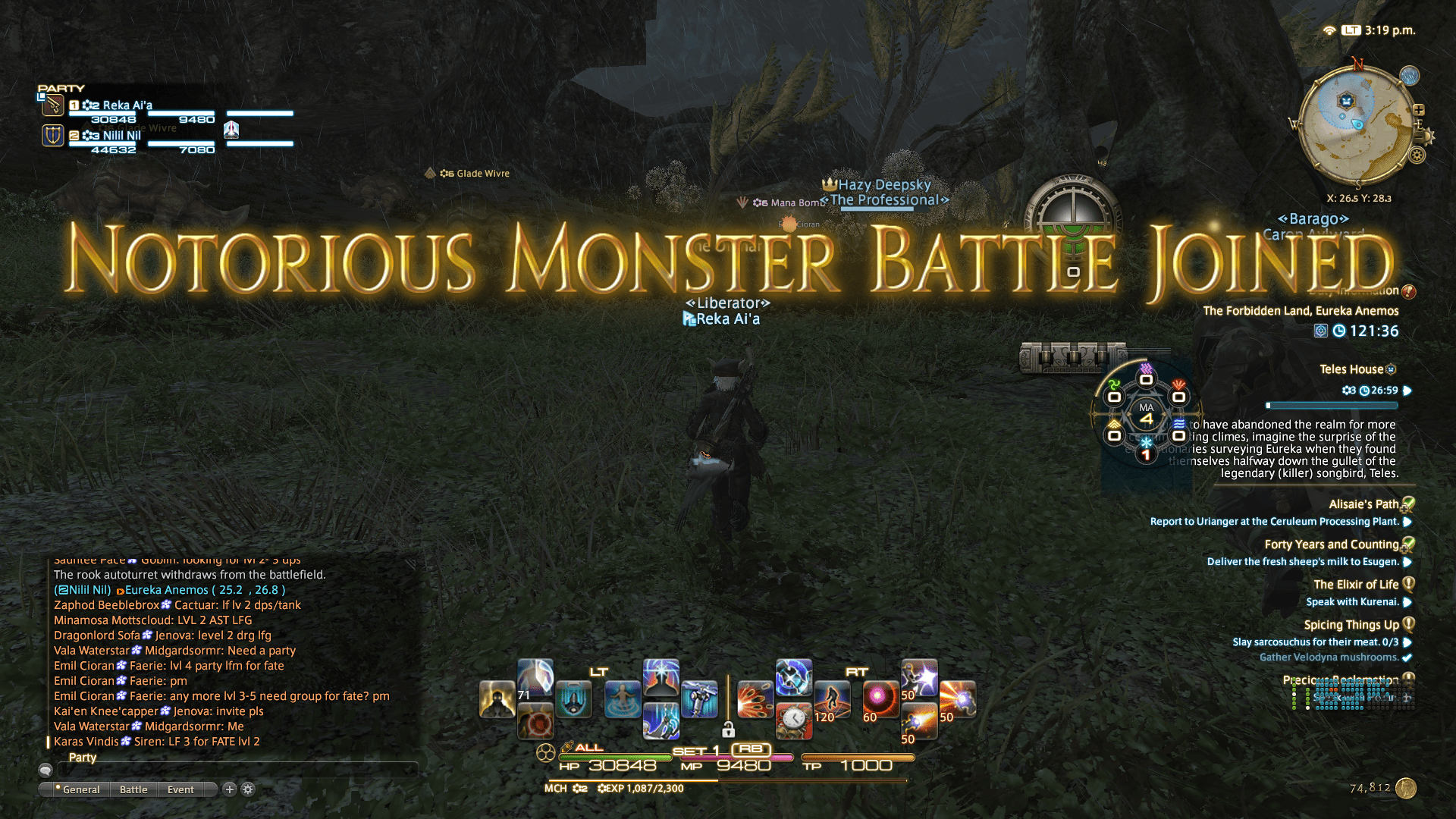
Task: Check the rain weather icon by minimap
Action: click(1410, 76)
